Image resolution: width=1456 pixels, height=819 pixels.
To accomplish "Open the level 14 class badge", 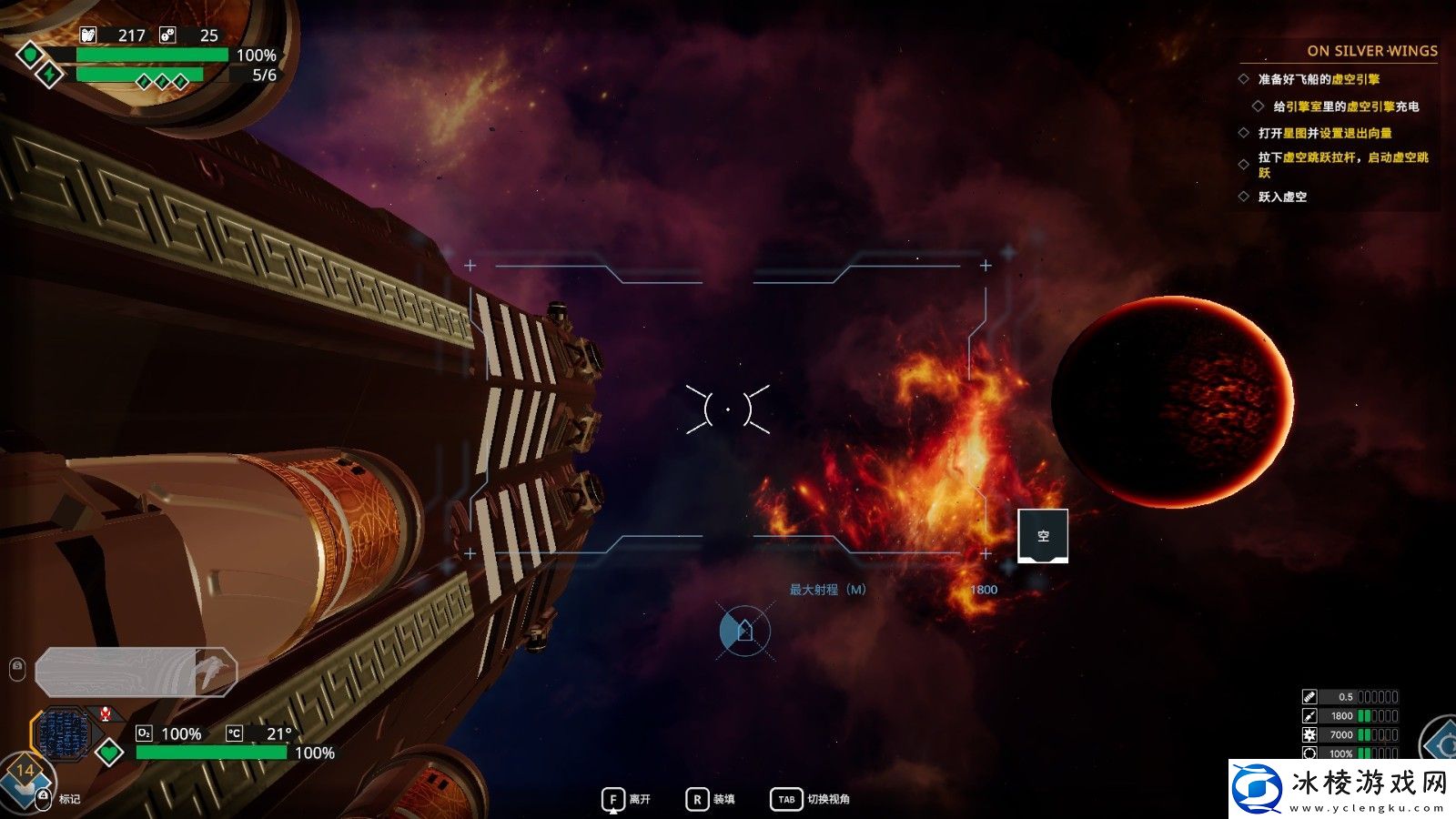I will point(25,774).
